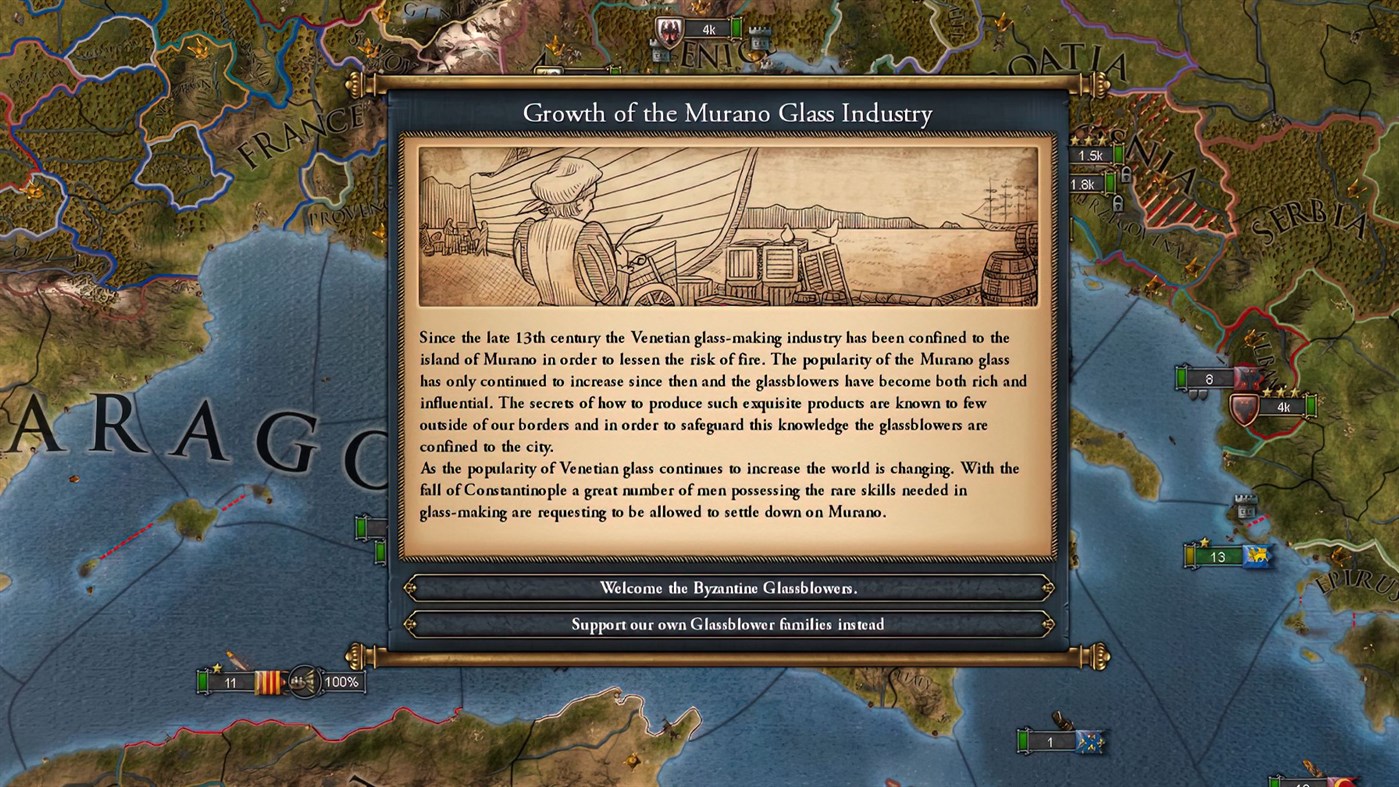Click the glassblower event illustration
The width and height of the screenshot is (1399, 787).
point(728,225)
